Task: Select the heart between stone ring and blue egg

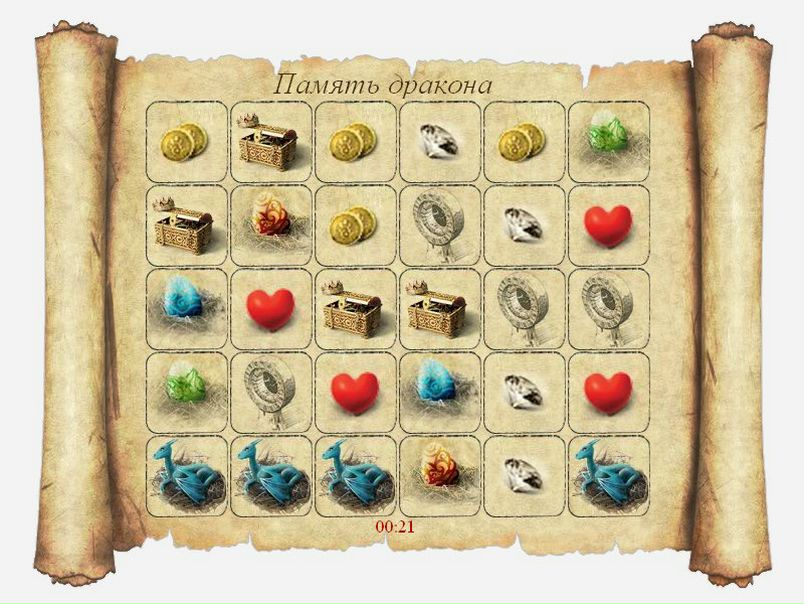Action: pyautogui.click(x=355, y=392)
